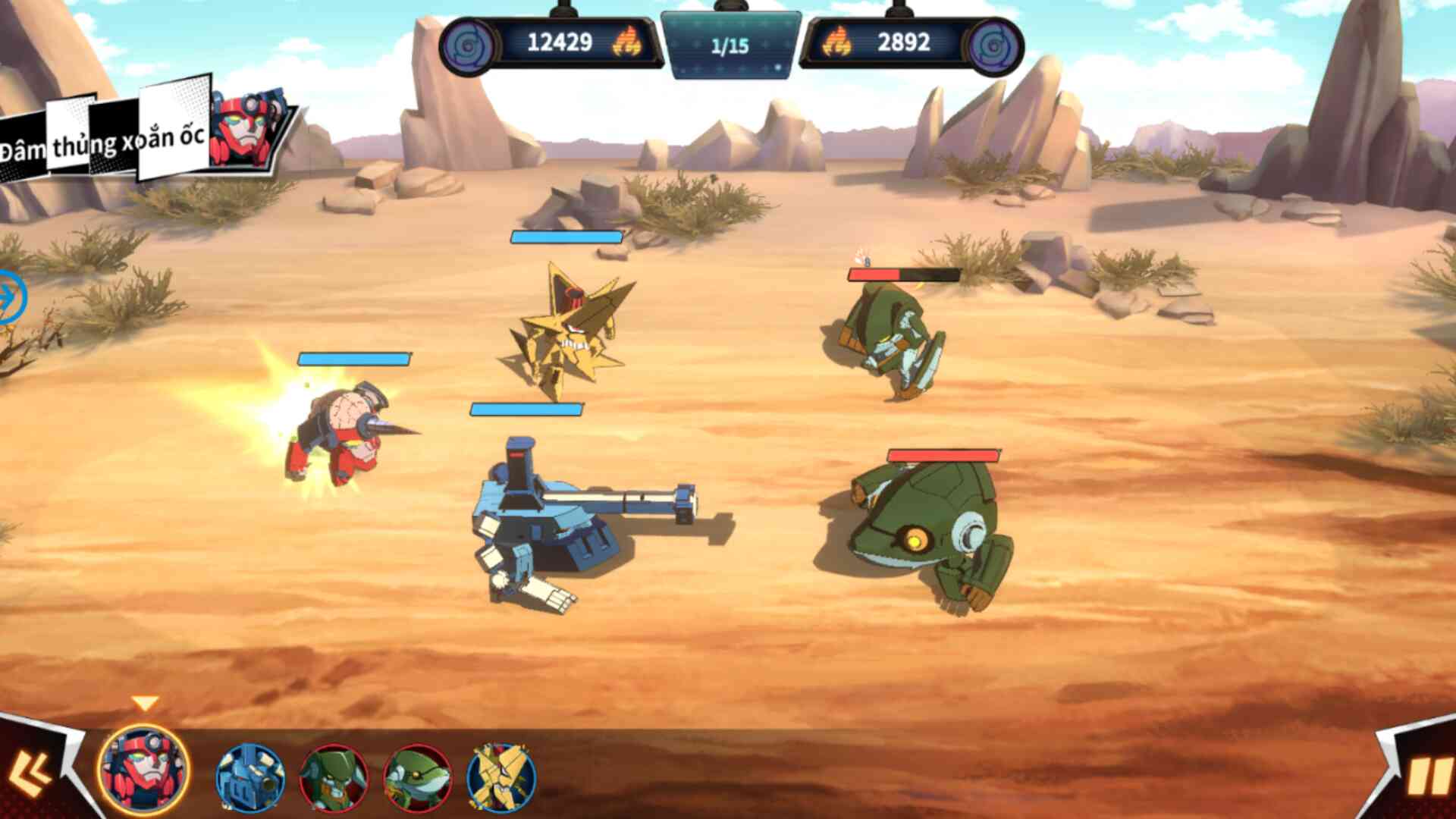Click the double-arrow back button
The image size is (1456, 819).
(30, 773)
